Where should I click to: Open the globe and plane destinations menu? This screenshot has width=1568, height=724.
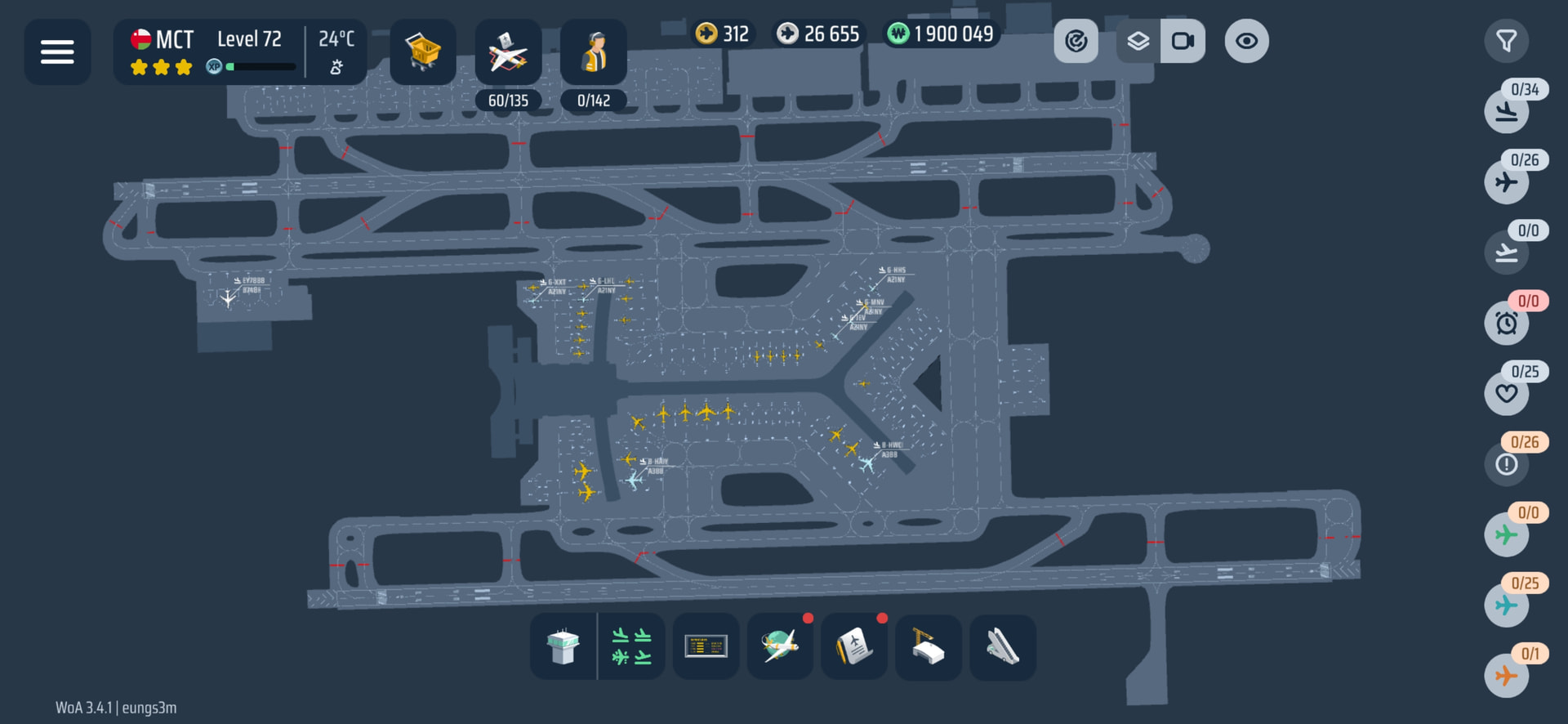click(780, 646)
